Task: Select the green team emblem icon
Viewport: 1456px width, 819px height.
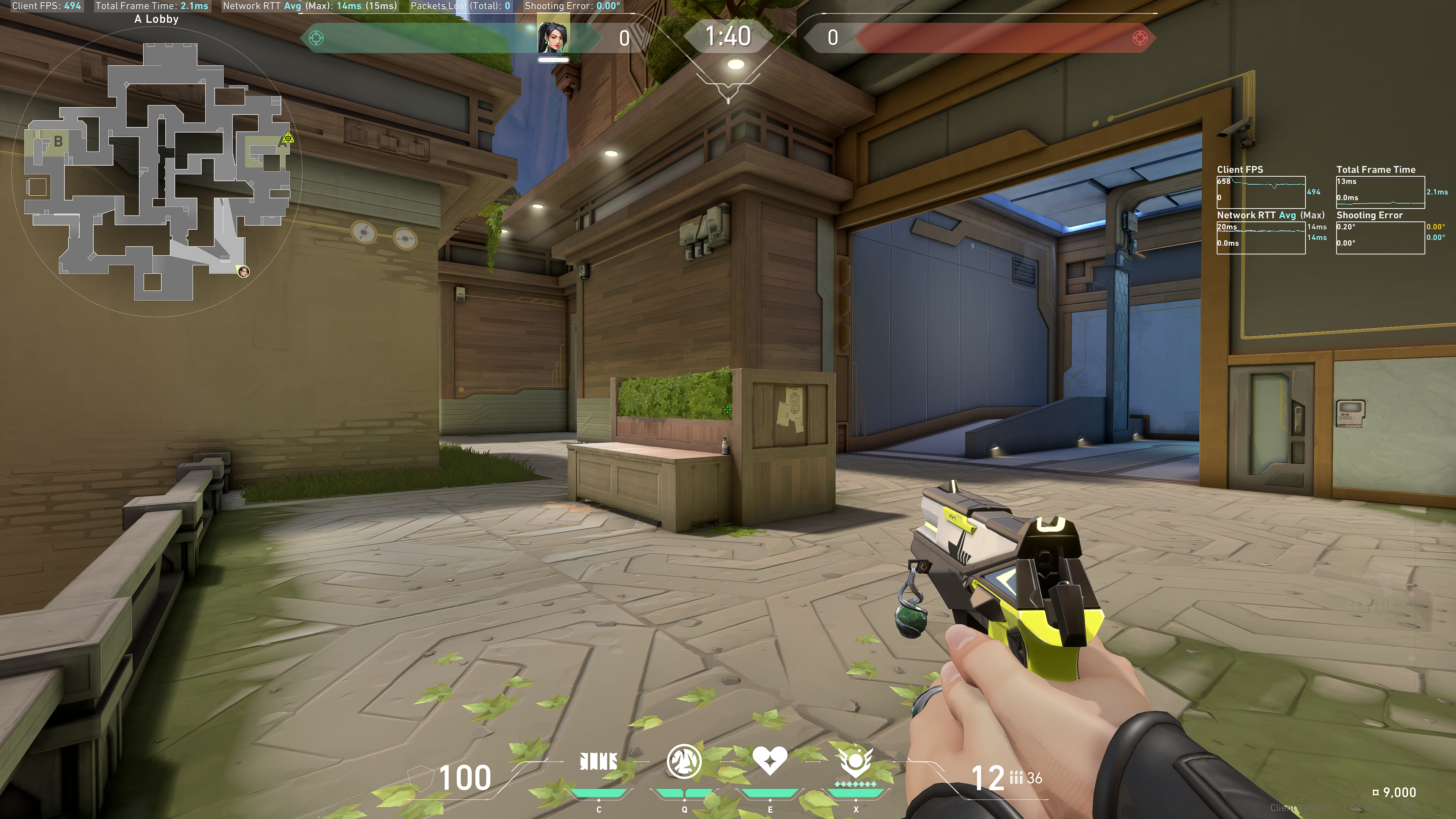Action: pos(317,38)
